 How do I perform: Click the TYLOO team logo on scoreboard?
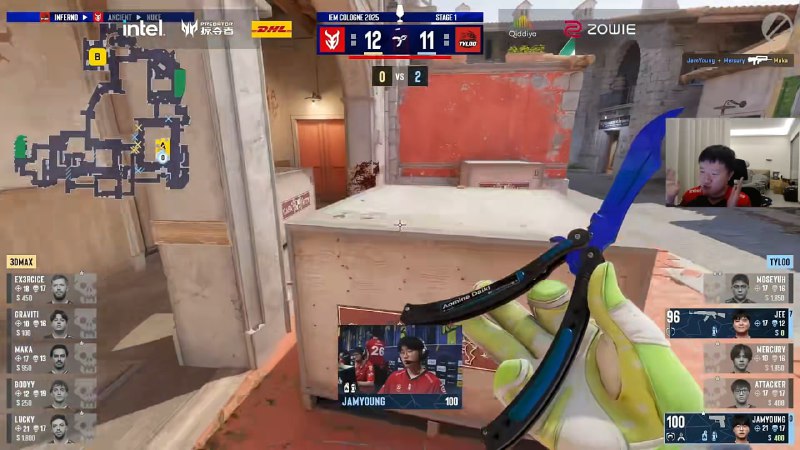pos(467,40)
